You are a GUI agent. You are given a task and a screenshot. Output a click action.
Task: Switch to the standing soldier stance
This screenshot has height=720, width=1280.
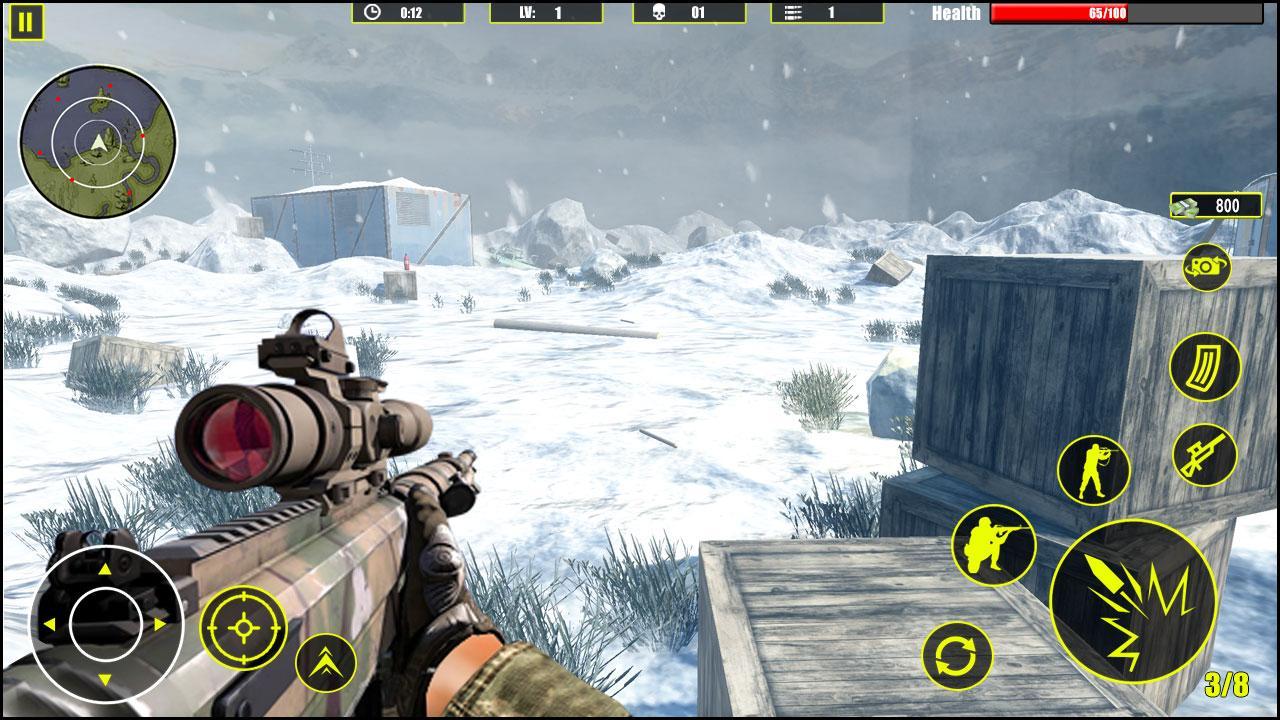tap(1093, 470)
